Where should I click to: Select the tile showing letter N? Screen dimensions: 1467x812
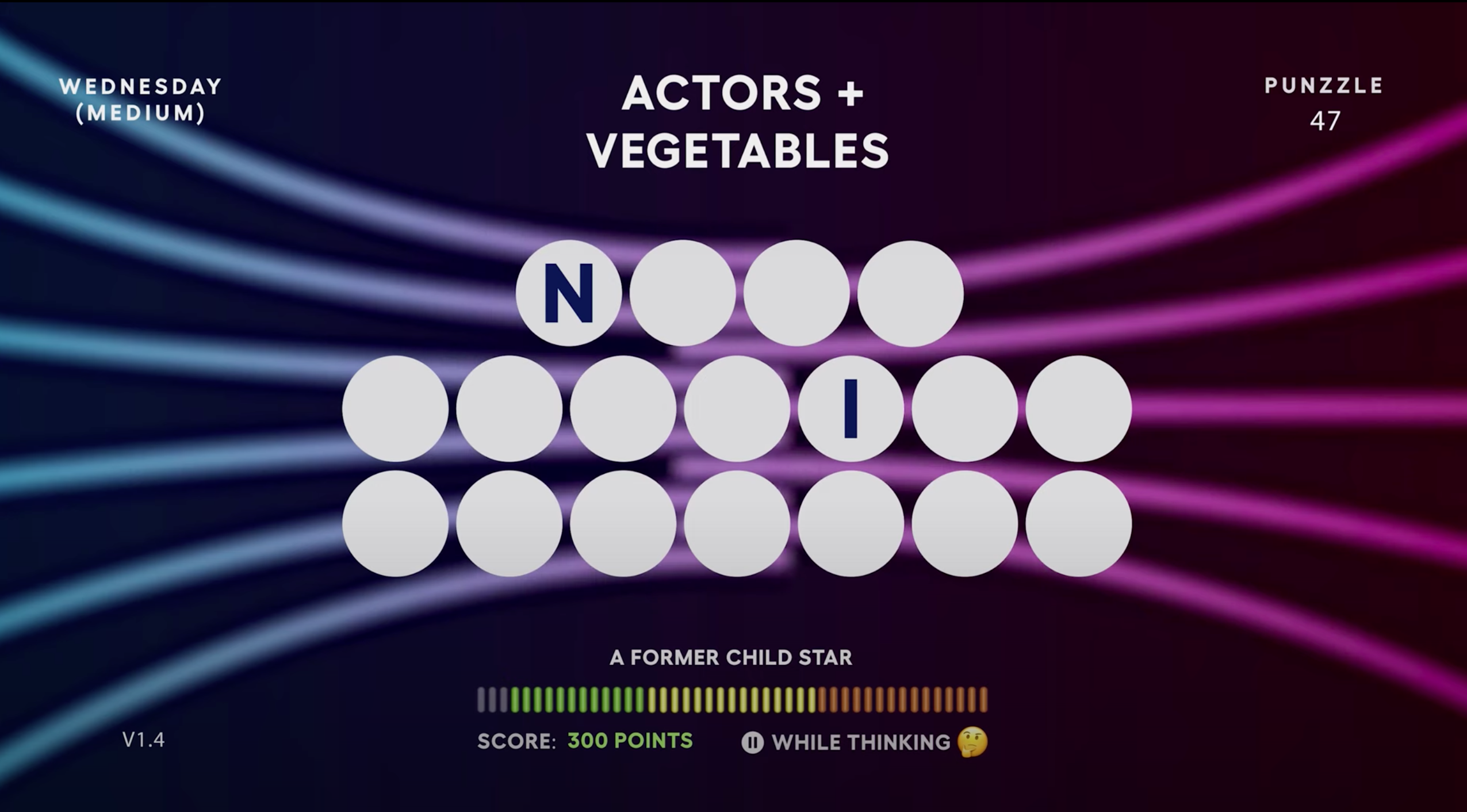coord(568,293)
